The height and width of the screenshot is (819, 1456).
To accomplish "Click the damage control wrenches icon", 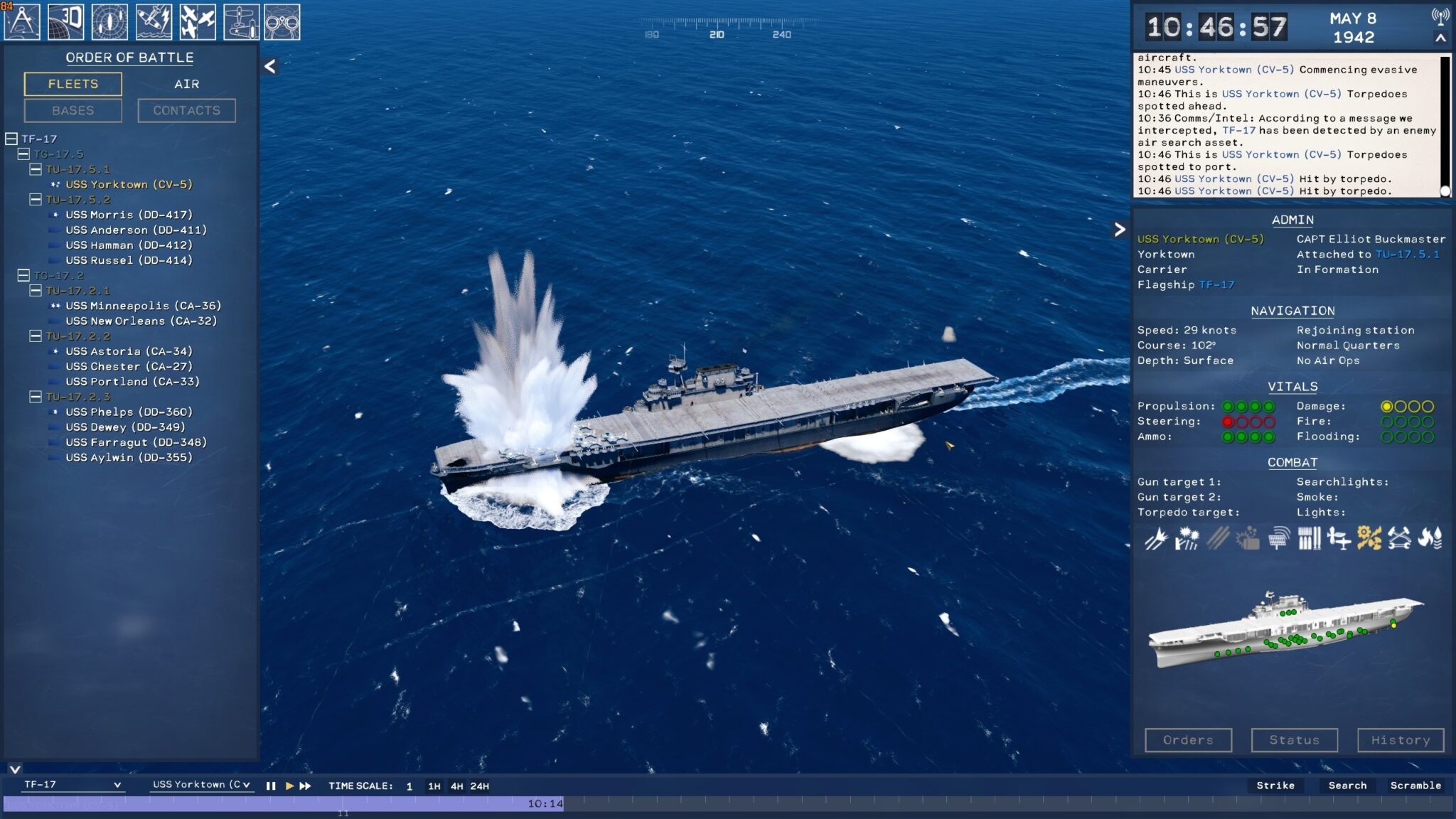I will click(x=1400, y=538).
